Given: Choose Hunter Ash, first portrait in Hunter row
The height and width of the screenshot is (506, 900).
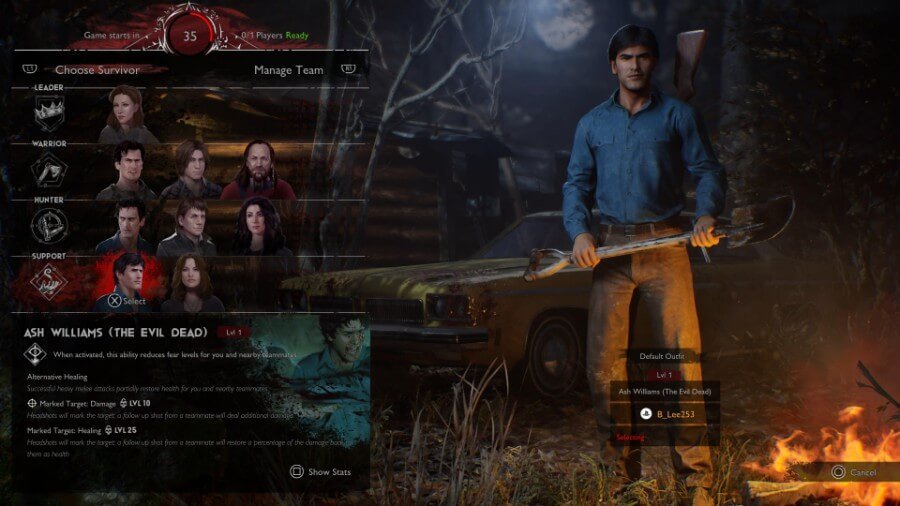Looking at the screenshot, I should [x=126, y=226].
